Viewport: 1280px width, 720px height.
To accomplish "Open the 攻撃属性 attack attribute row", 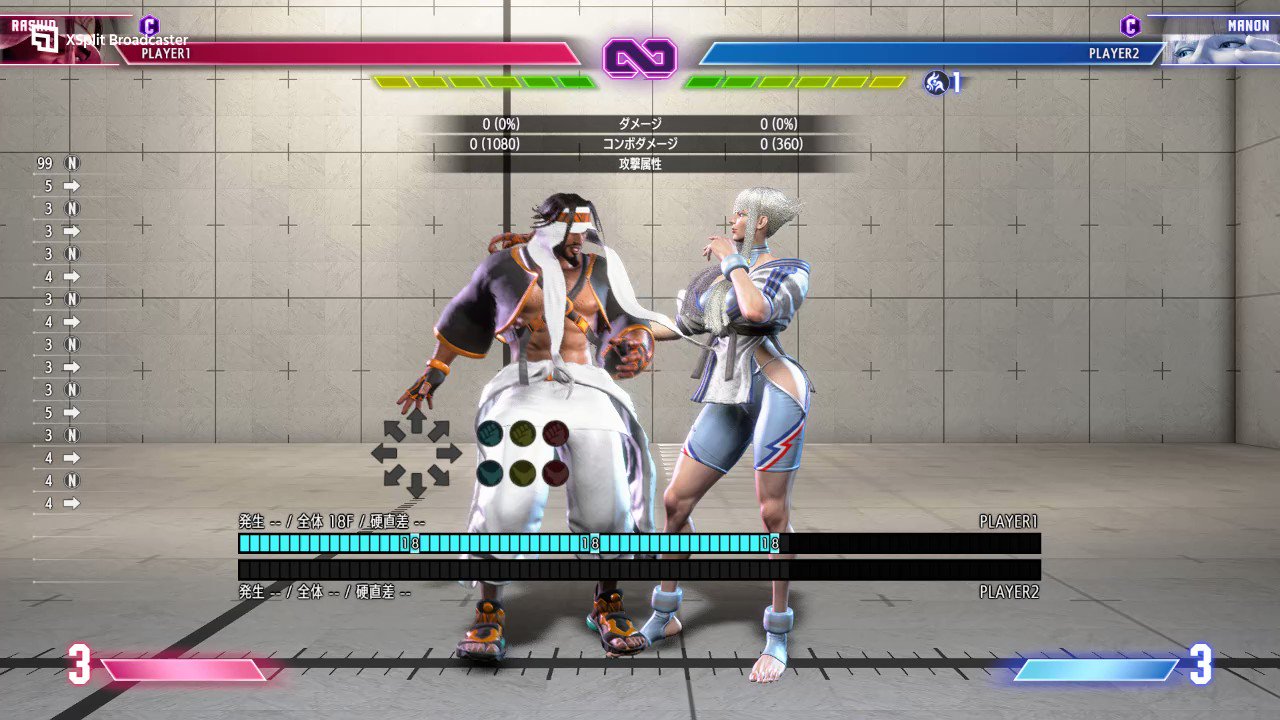I will [640, 164].
